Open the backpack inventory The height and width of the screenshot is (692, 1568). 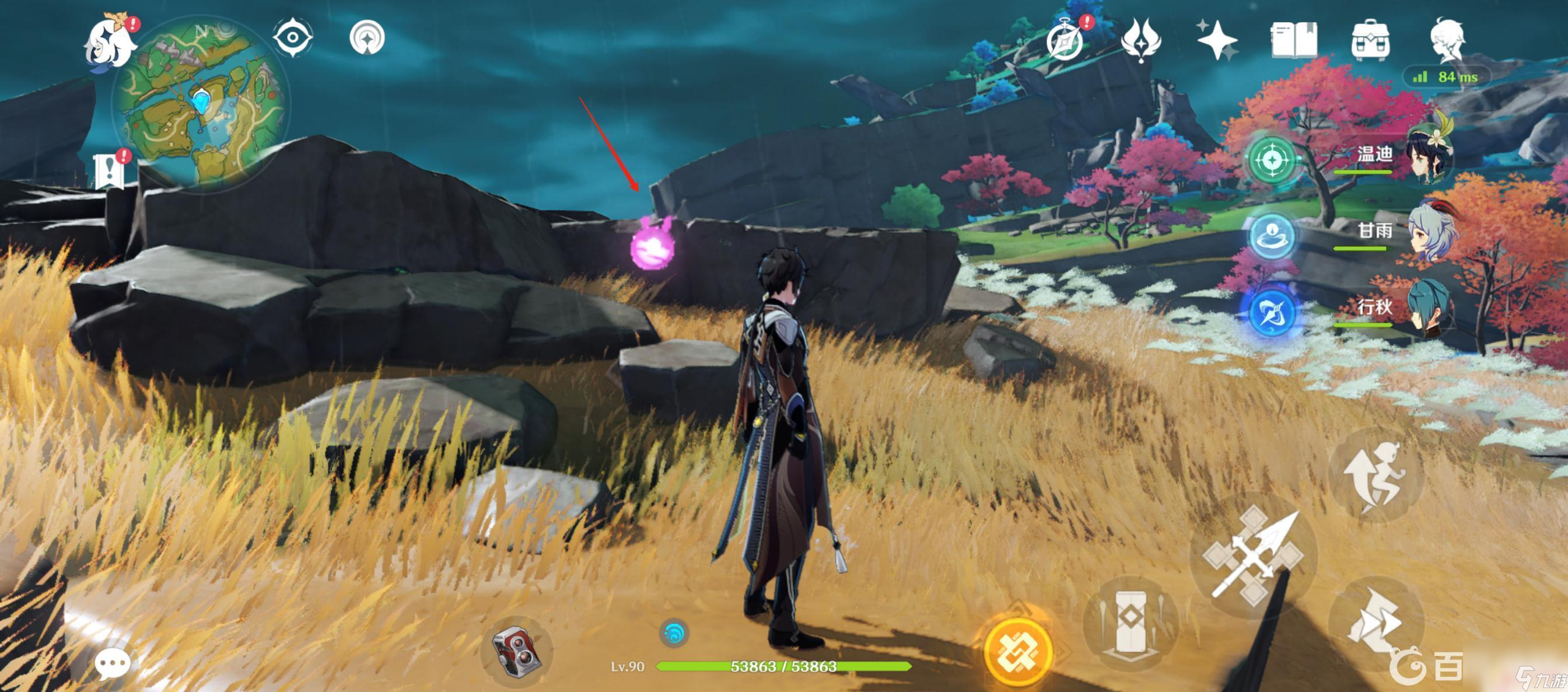tap(1370, 40)
